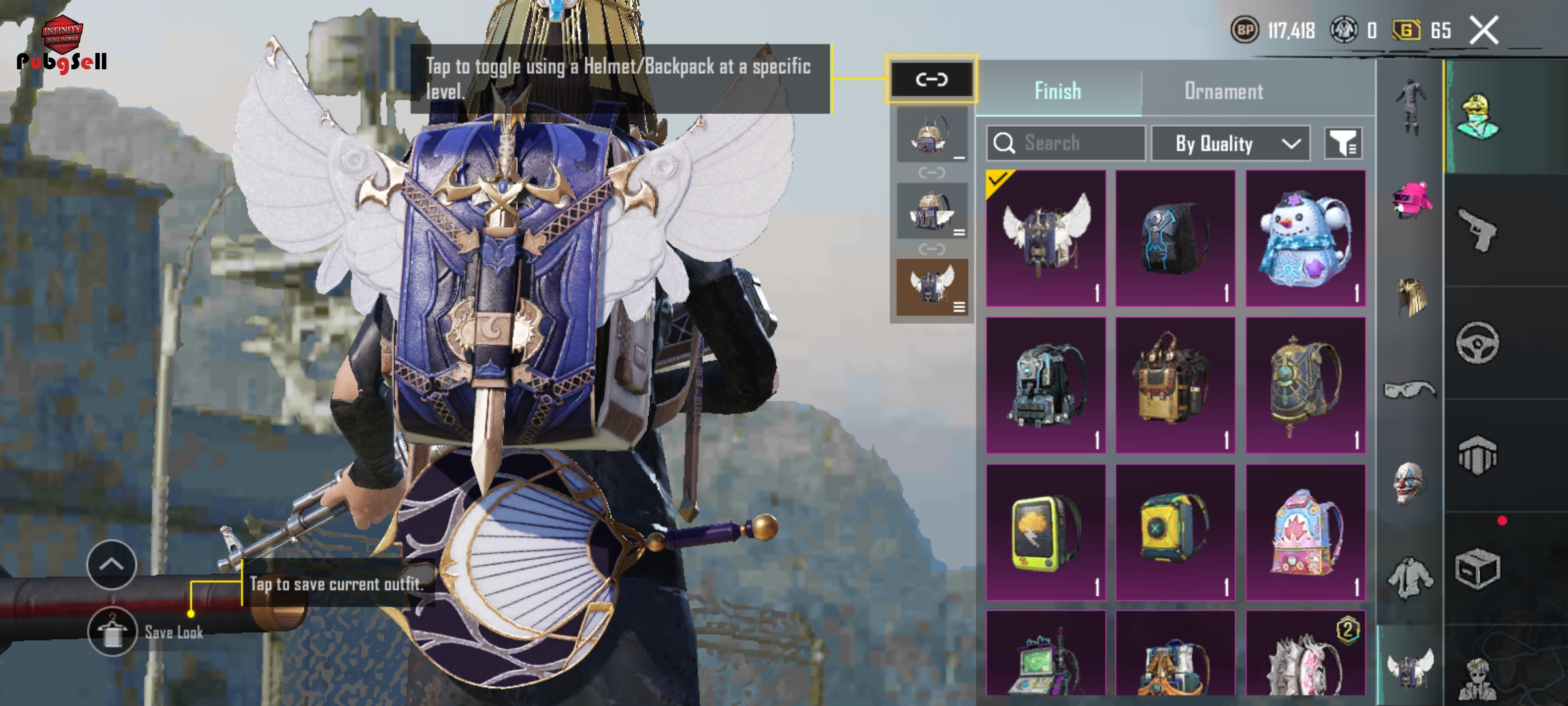This screenshot has width=1568, height=706.
Task: Open the filter options icon
Action: tap(1343, 143)
